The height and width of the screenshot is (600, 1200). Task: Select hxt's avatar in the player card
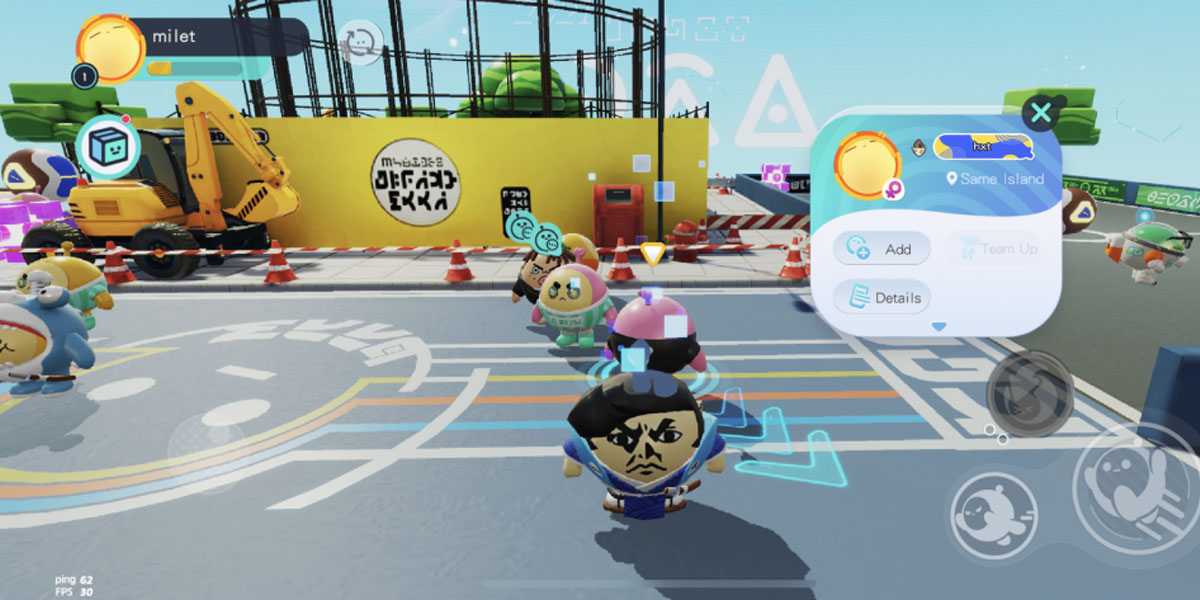tap(867, 162)
